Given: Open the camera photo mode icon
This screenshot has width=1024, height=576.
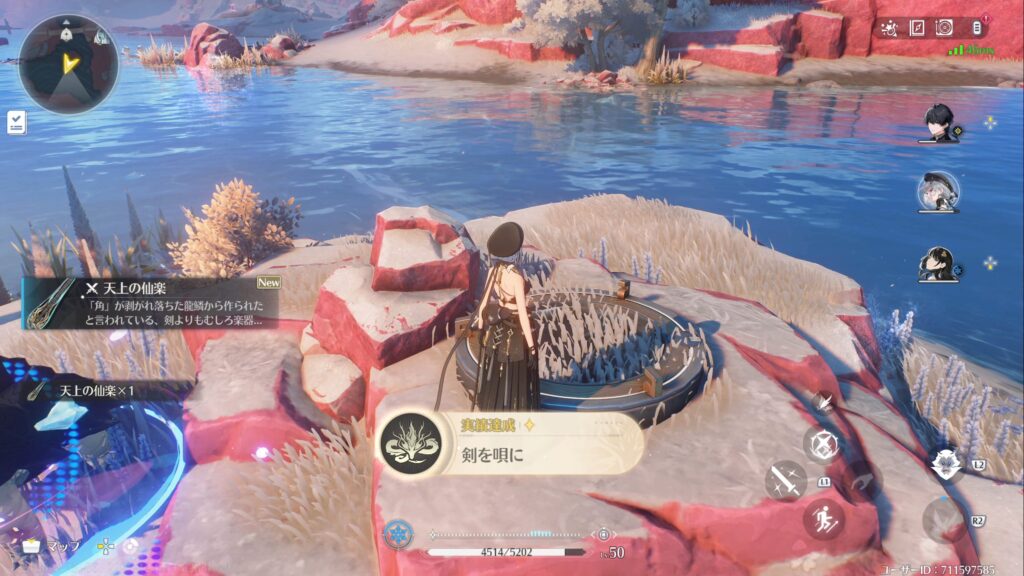Looking at the screenshot, I should tap(946, 28).
